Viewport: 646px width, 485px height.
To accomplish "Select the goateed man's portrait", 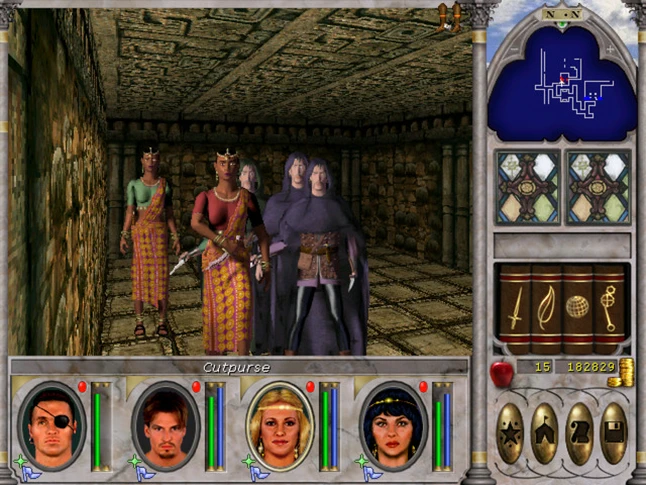I will click(166, 424).
